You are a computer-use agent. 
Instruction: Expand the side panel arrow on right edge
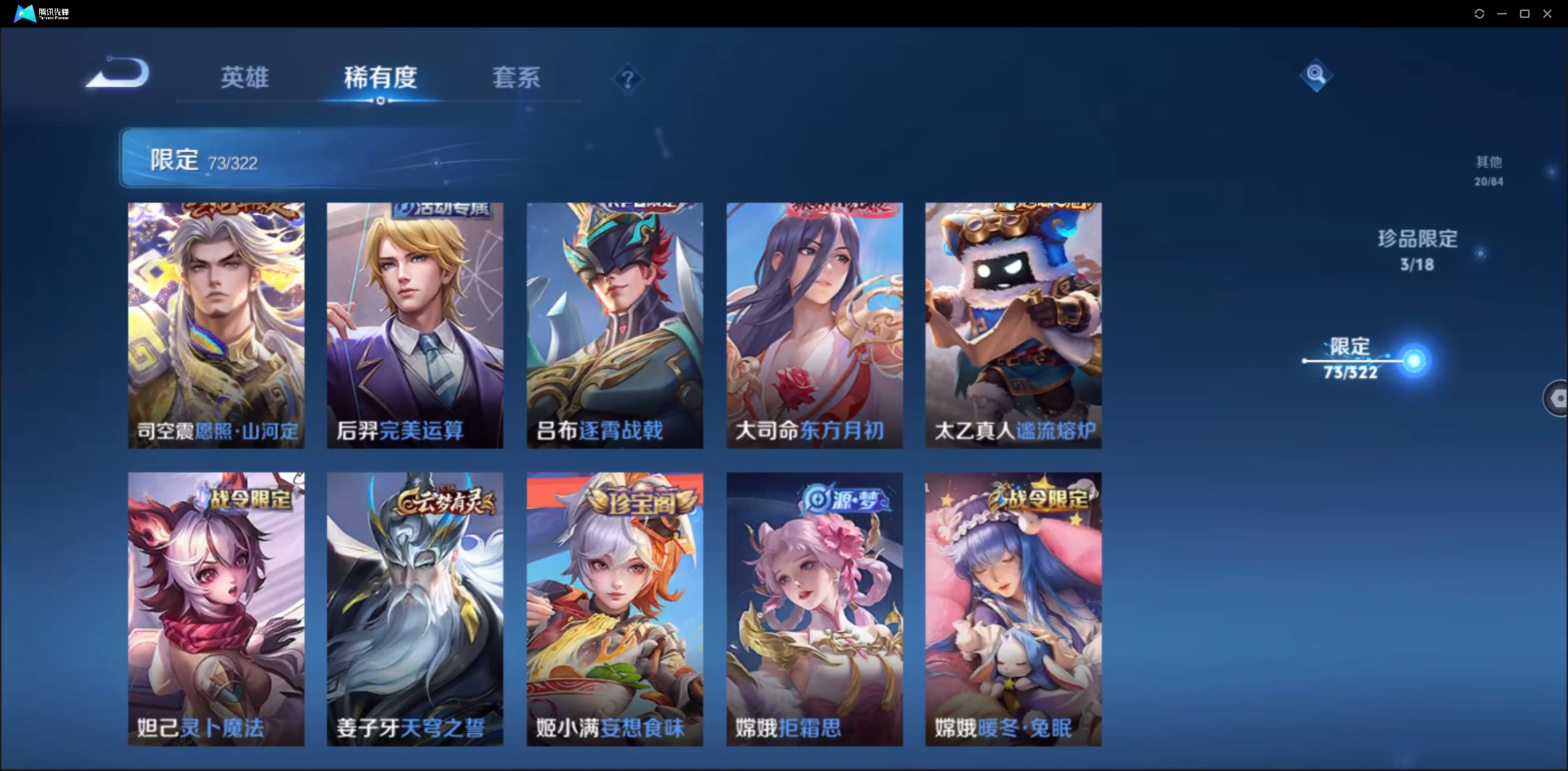click(x=1557, y=398)
